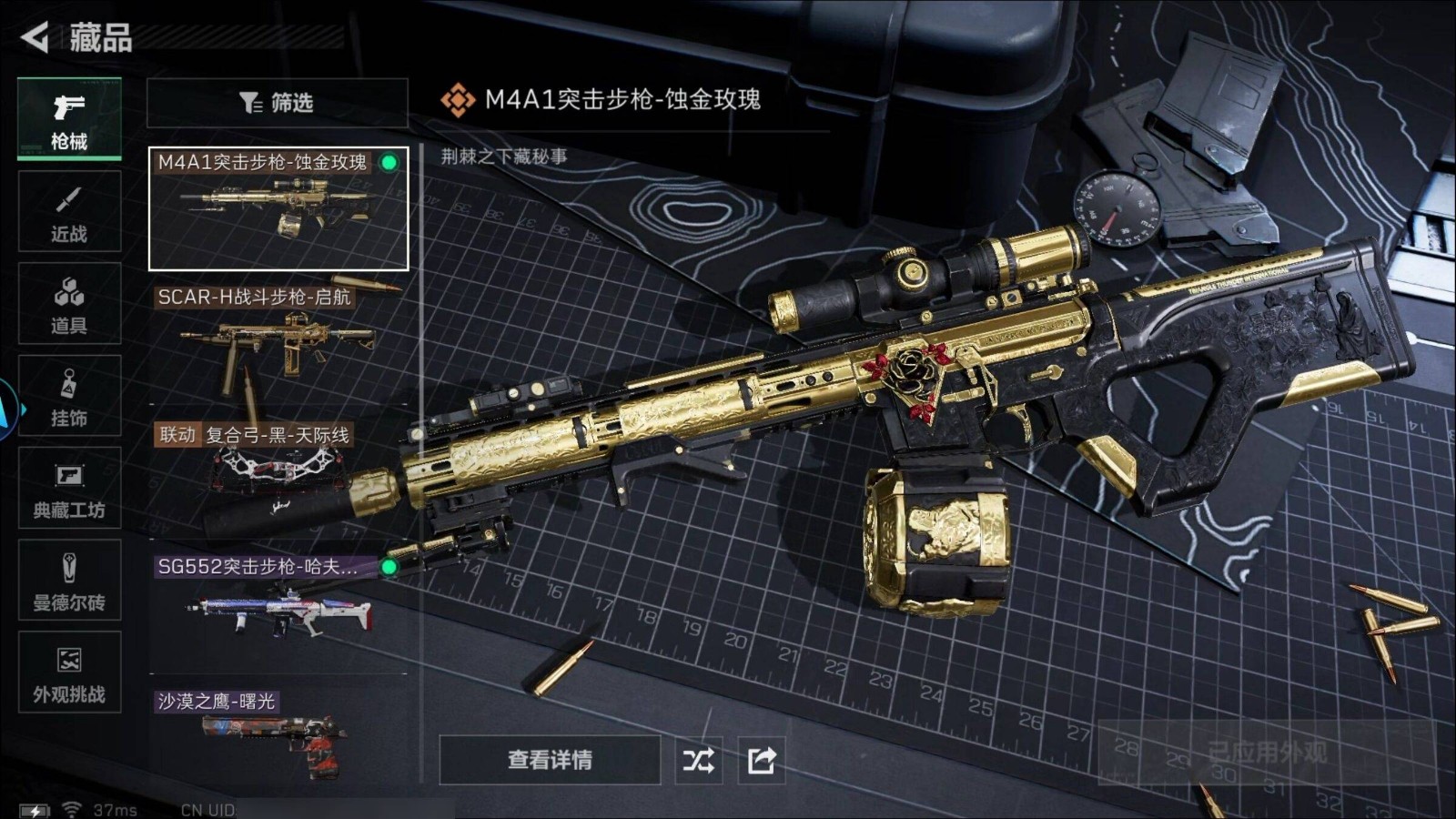Click the 查看详情 view details button
1456x819 pixels.
pyautogui.click(x=550, y=760)
